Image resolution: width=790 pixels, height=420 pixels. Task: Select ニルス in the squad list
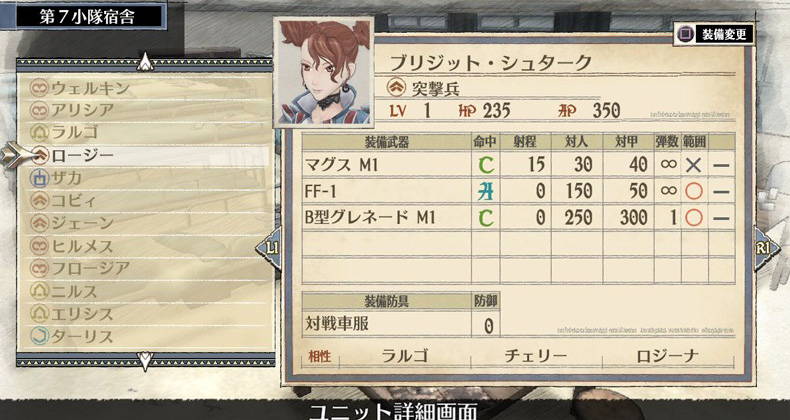tap(76, 291)
